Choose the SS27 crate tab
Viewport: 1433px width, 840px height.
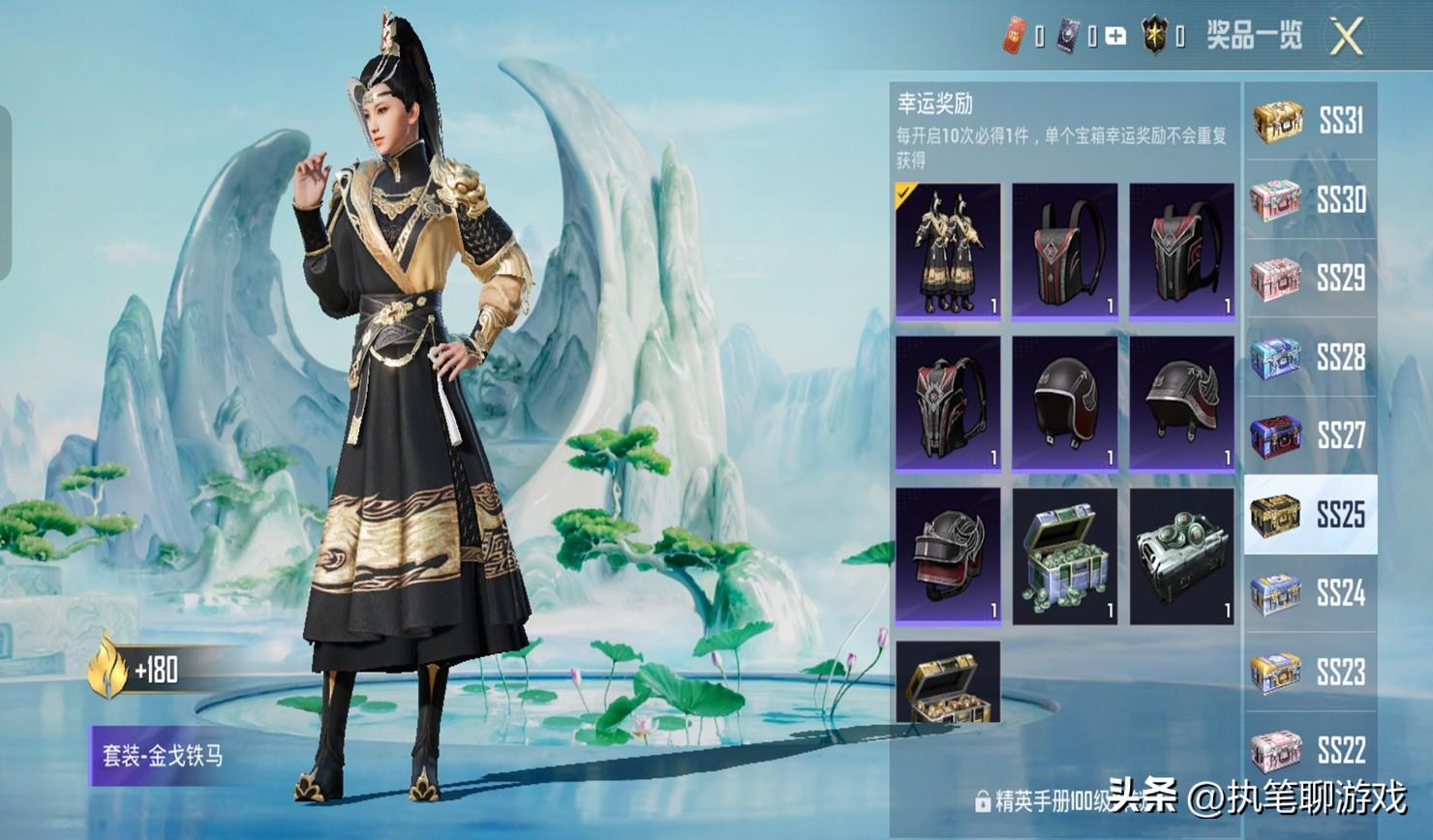[1310, 436]
